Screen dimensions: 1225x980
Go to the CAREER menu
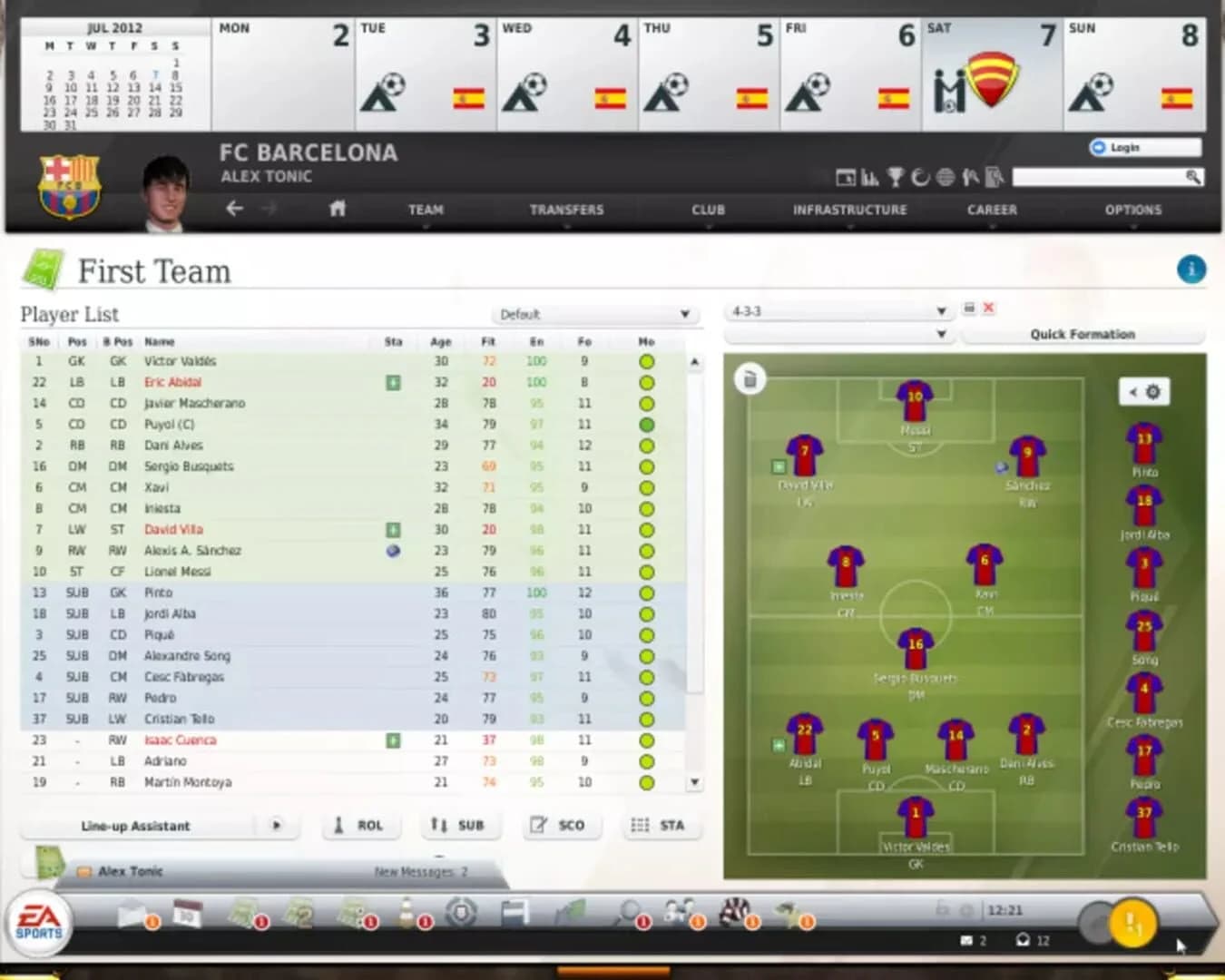coord(992,210)
